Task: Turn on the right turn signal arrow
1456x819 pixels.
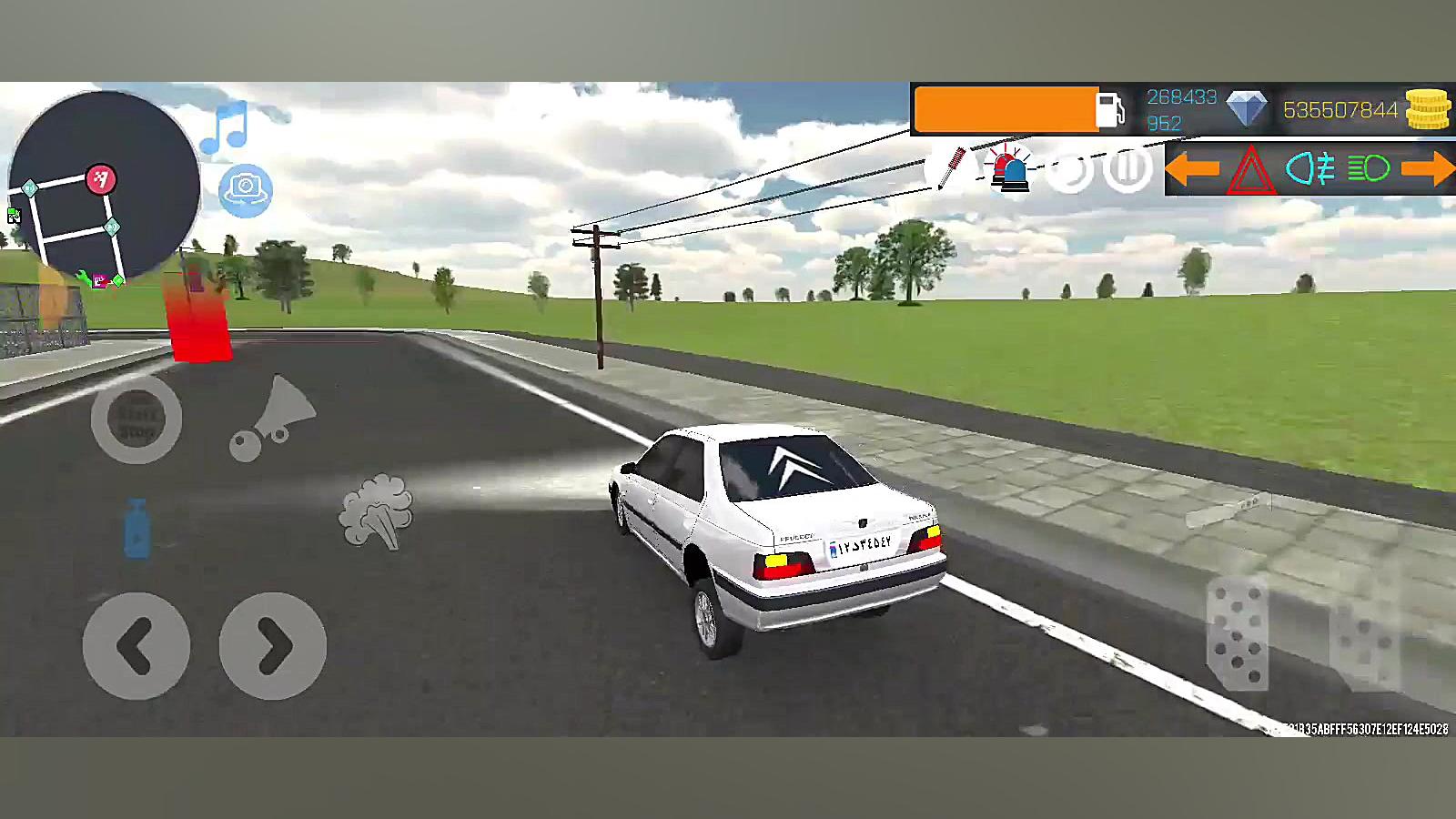Action: pos(1427,168)
